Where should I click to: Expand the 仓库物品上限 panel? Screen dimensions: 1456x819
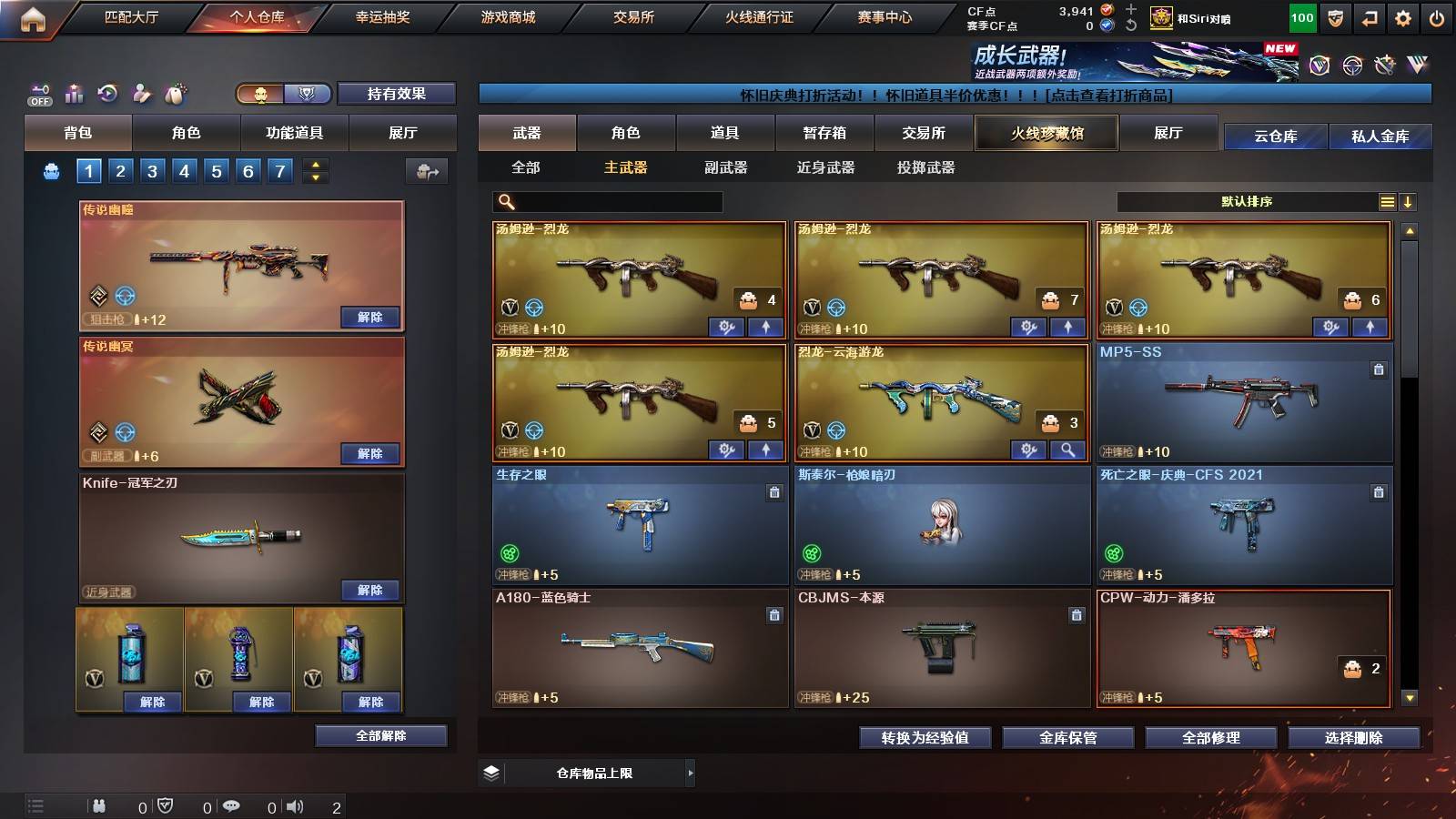(693, 773)
